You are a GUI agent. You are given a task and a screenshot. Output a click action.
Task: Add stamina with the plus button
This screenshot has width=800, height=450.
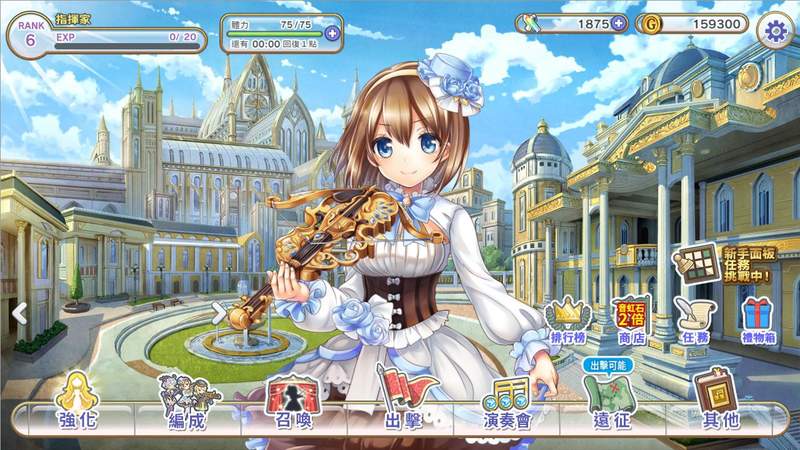(332, 33)
